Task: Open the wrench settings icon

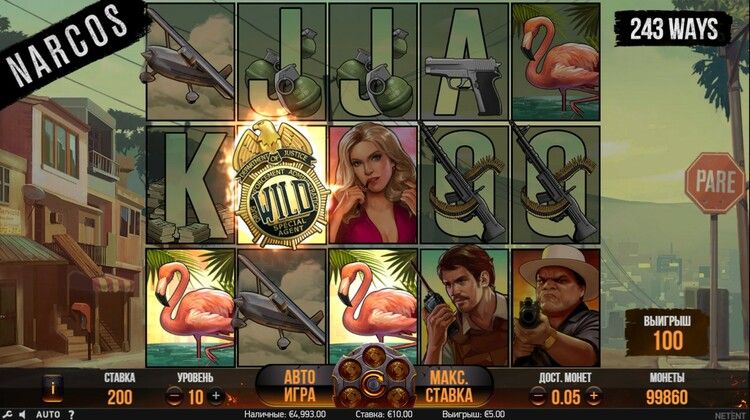Action: coord(8,414)
